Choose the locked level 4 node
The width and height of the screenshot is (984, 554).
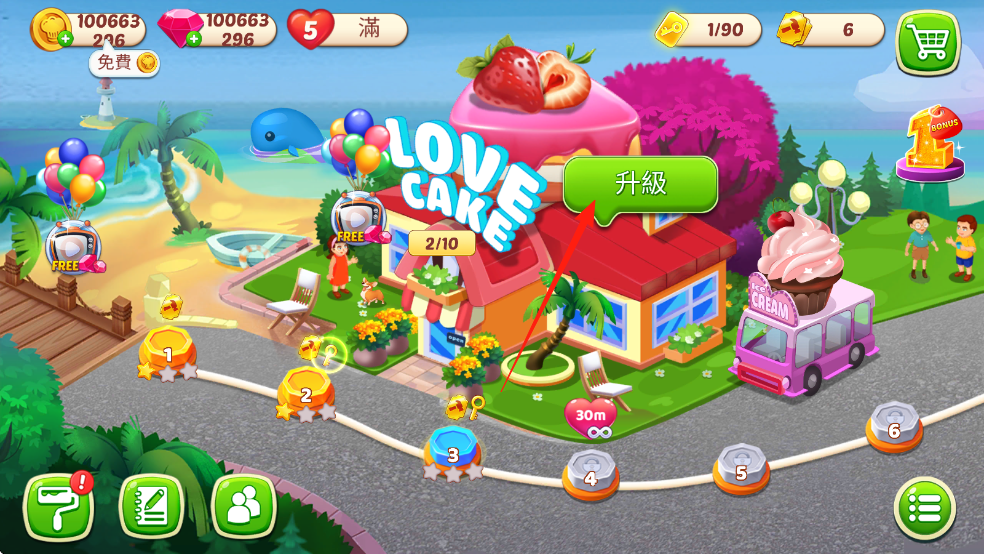(x=590, y=474)
